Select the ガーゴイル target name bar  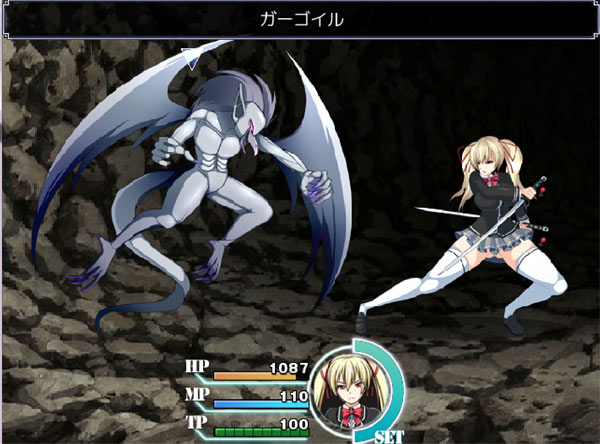(300, 19)
